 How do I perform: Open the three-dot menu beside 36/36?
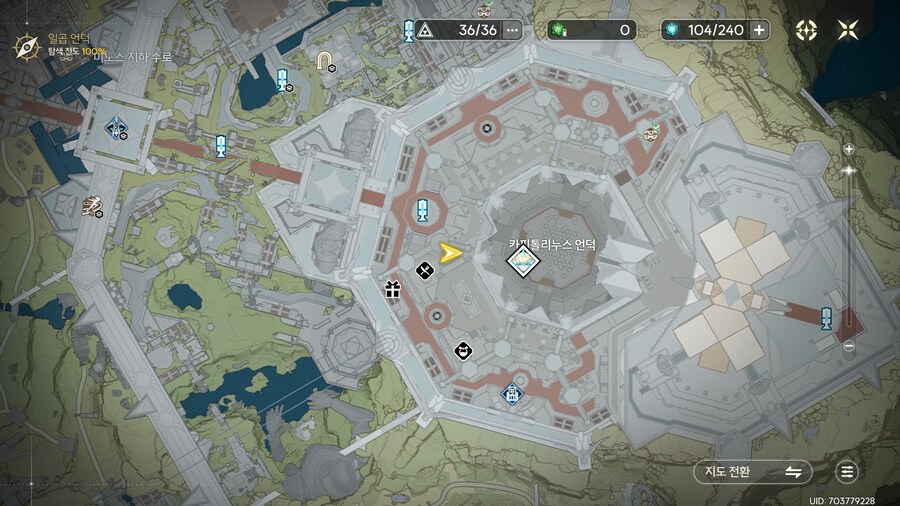pyautogui.click(x=513, y=30)
